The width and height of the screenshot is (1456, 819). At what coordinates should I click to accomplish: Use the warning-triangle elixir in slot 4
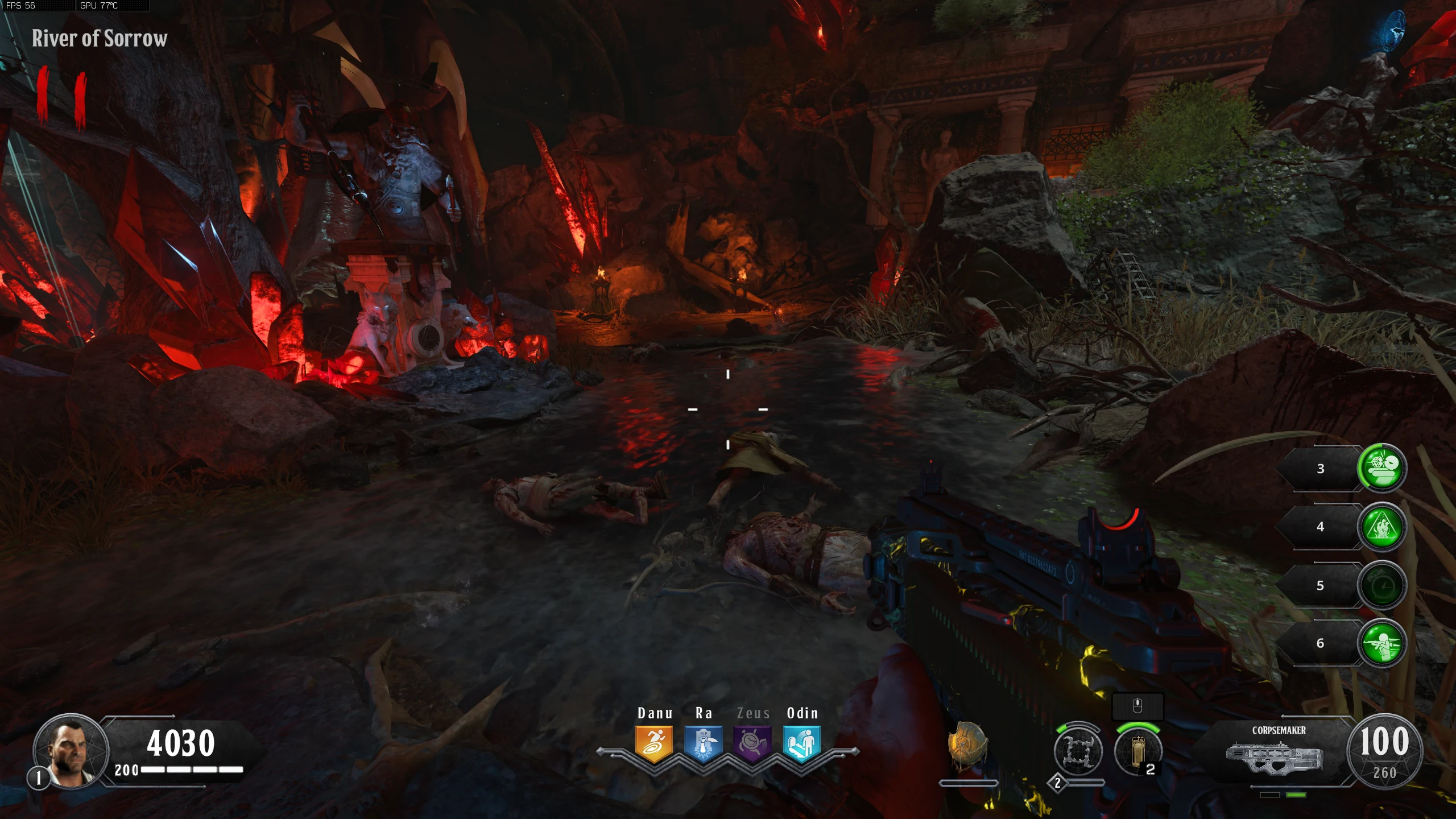click(1382, 527)
